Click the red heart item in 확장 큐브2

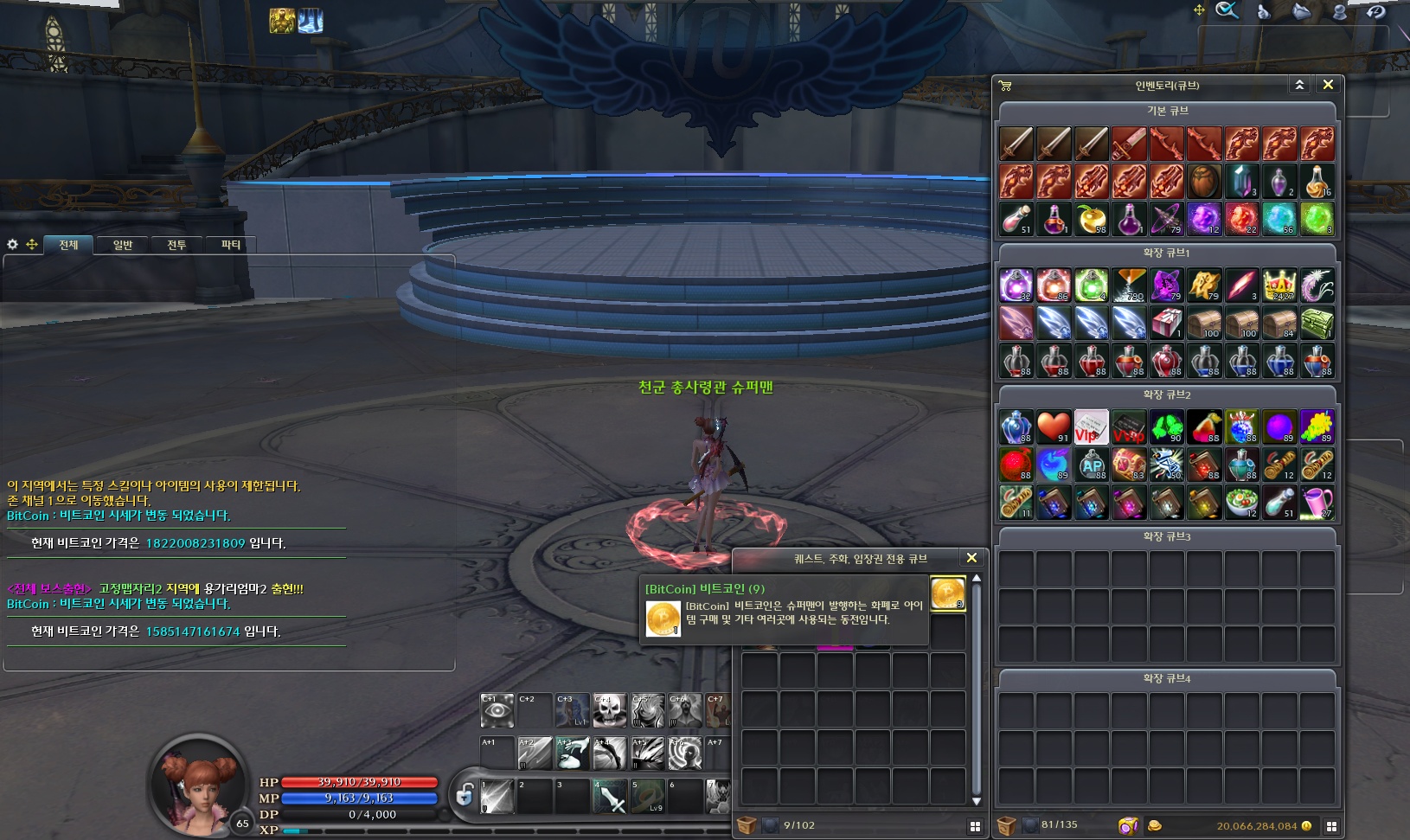coord(1054,426)
